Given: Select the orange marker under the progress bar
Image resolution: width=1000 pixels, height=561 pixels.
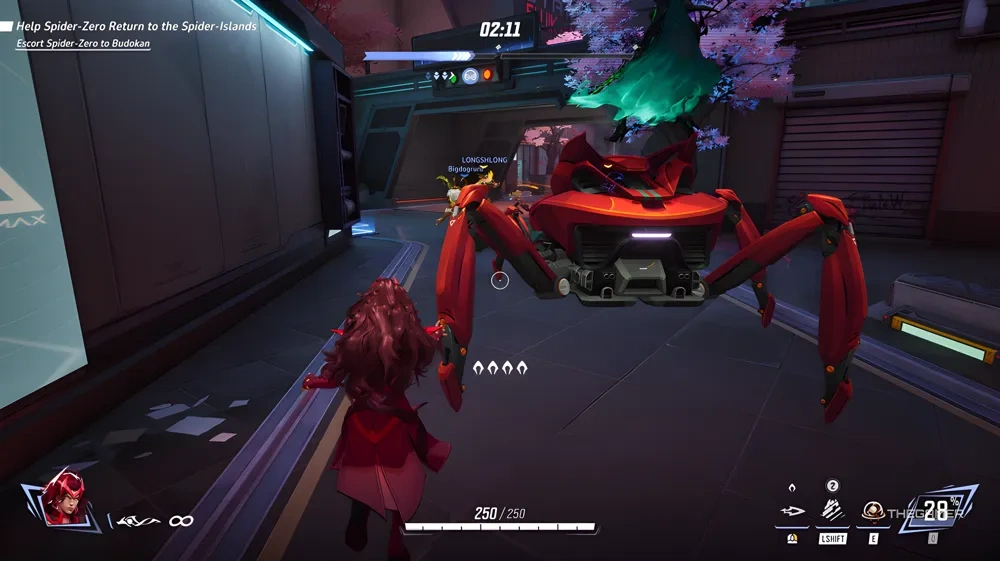Looking at the screenshot, I should tap(489, 75).
